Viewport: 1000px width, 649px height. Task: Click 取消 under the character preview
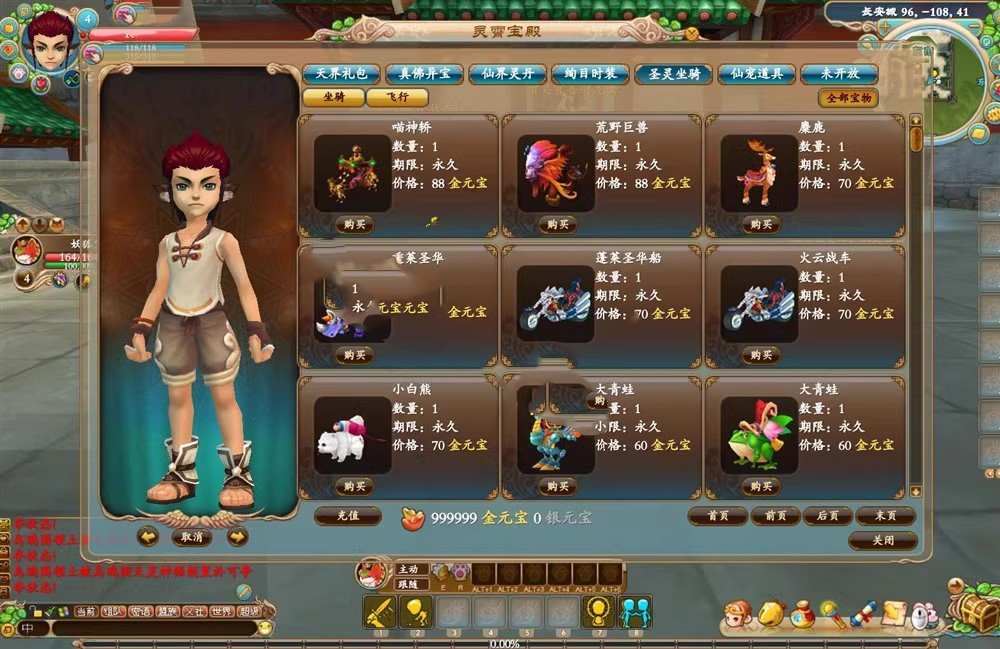click(x=191, y=537)
